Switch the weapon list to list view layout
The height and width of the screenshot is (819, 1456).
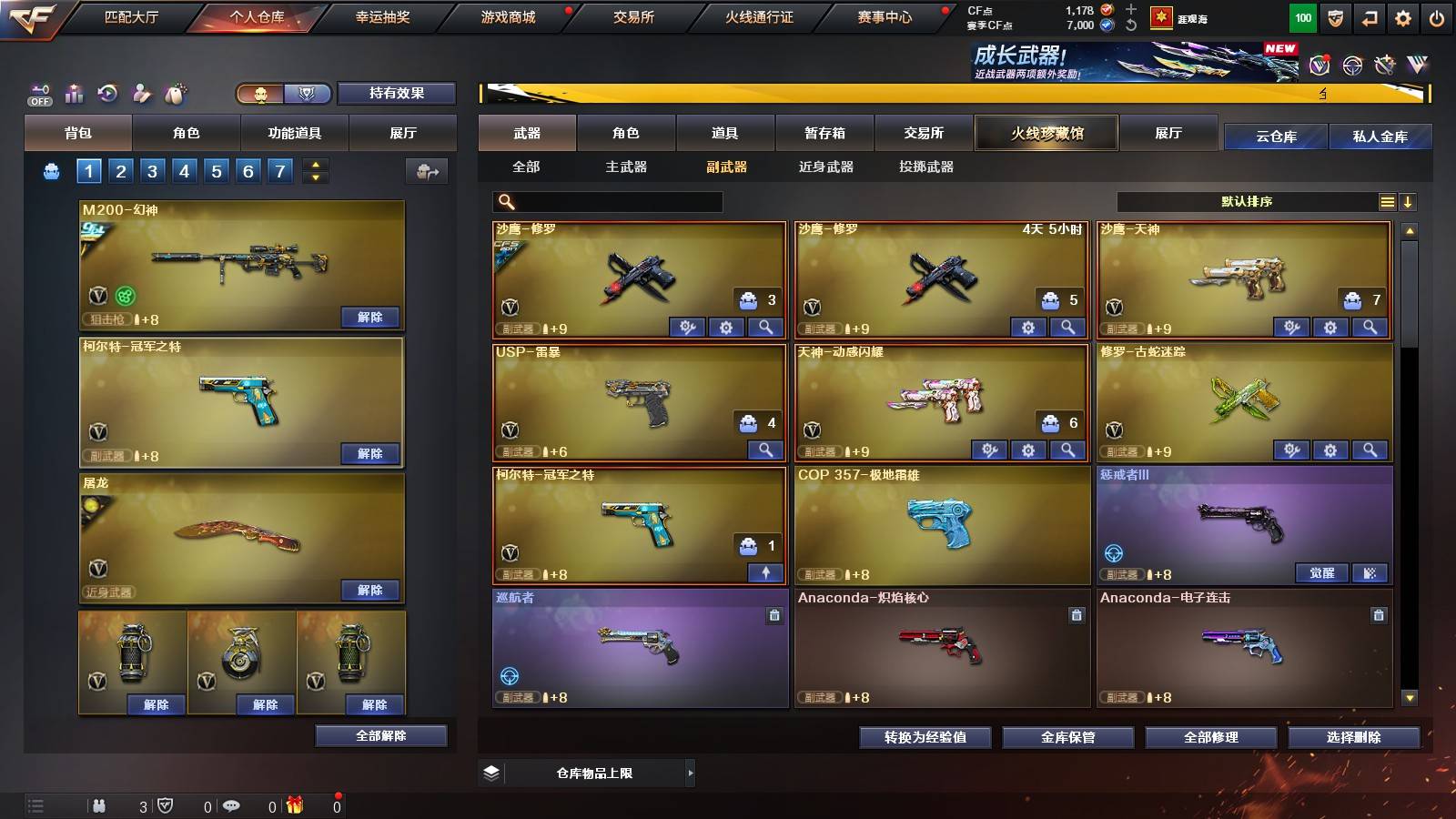(x=1387, y=200)
